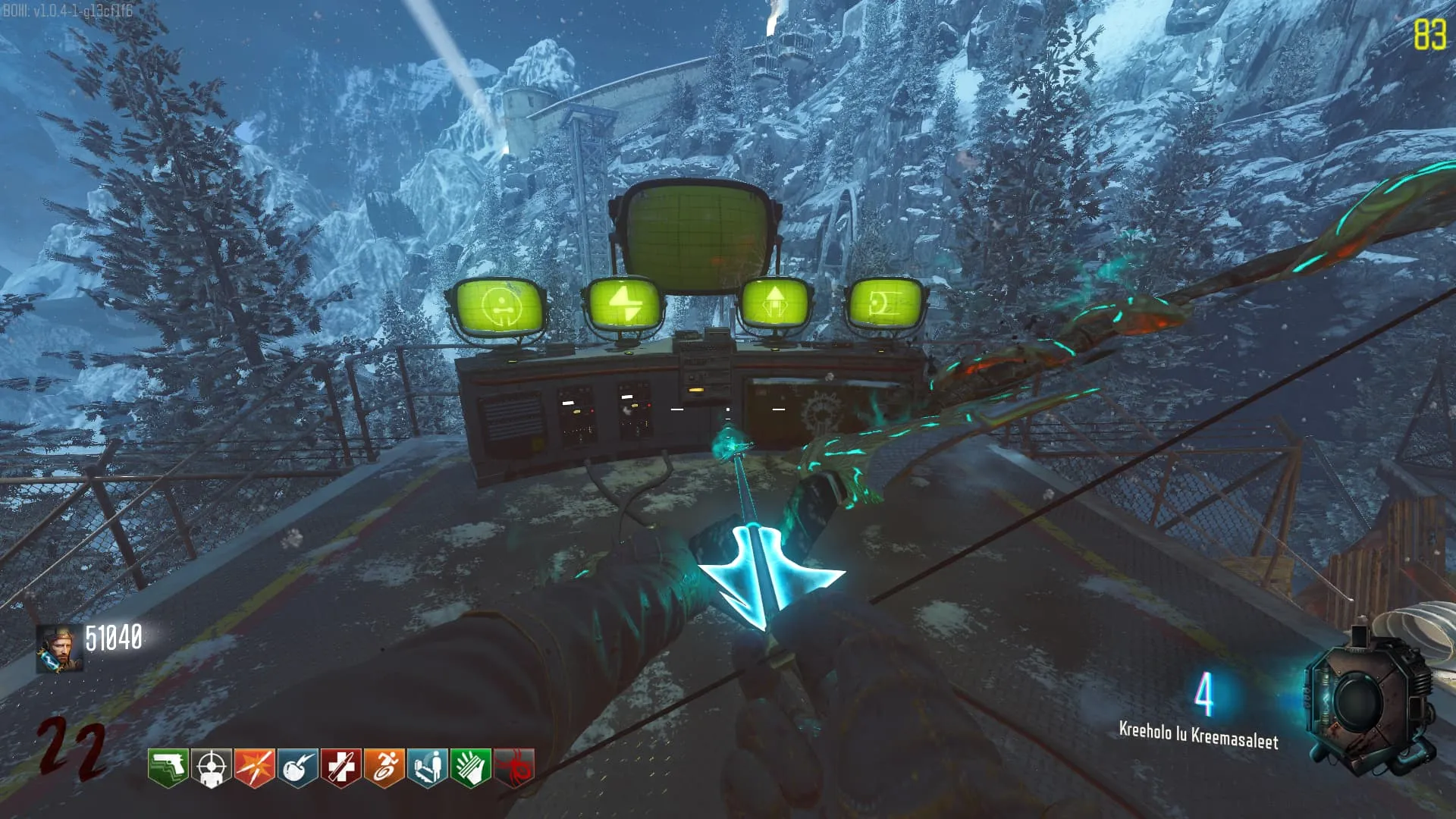
Task: Click the player character portrait
Action: pyautogui.click(x=60, y=648)
